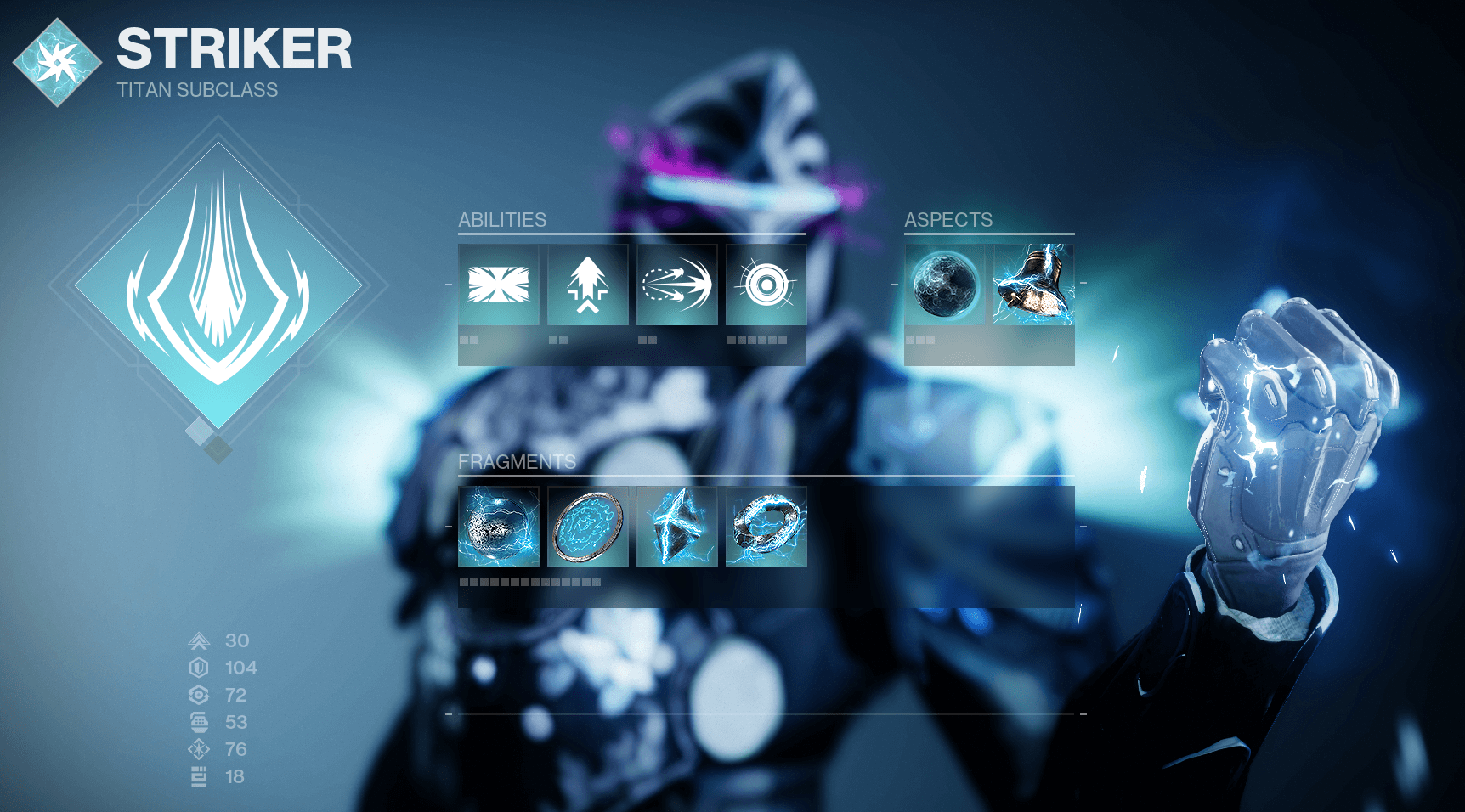Click the Mobility stat icon
Screen dimensions: 1465x812
pyautogui.click(x=199, y=640)
